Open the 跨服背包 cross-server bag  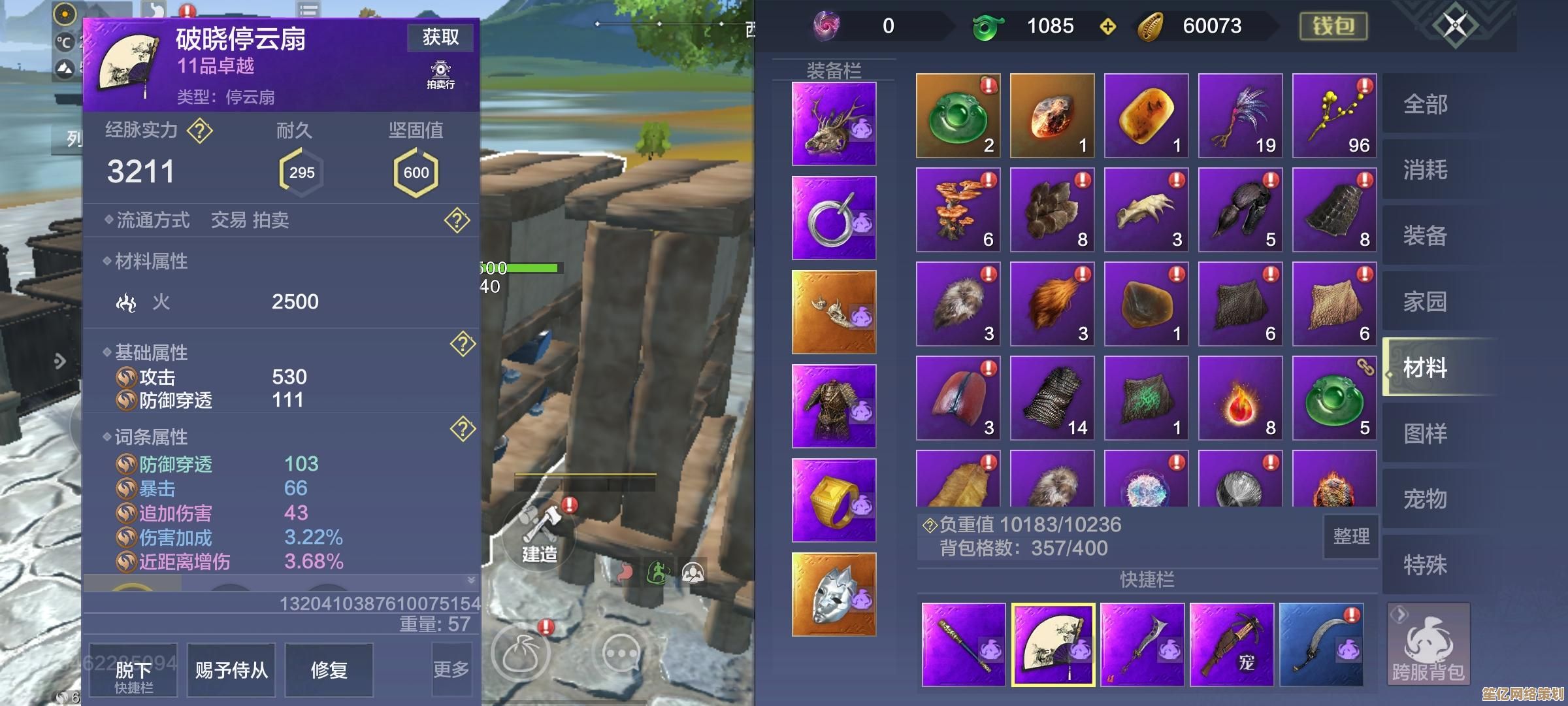point(1428,645)
